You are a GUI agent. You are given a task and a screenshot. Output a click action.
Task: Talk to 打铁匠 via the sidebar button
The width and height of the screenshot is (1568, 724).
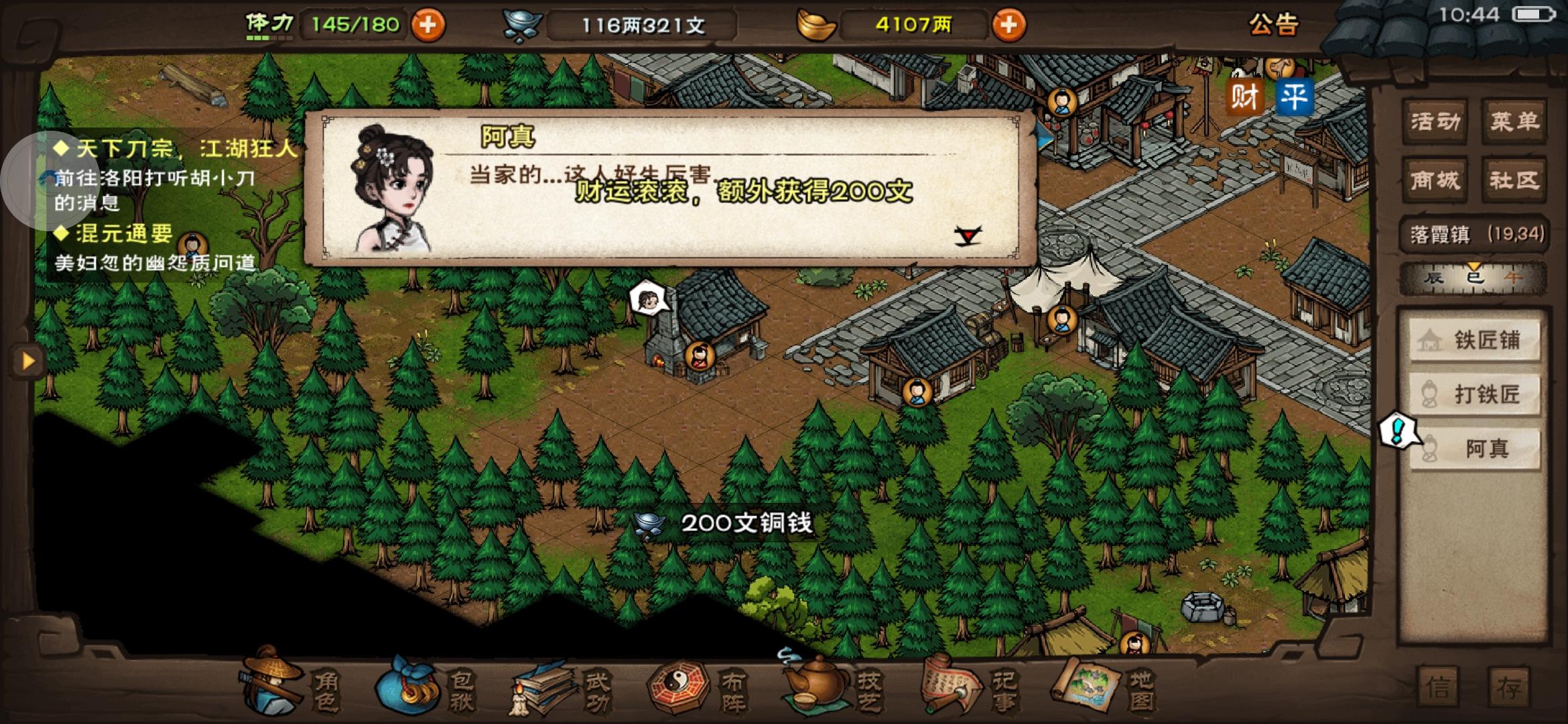click(x=1474, y=394)
